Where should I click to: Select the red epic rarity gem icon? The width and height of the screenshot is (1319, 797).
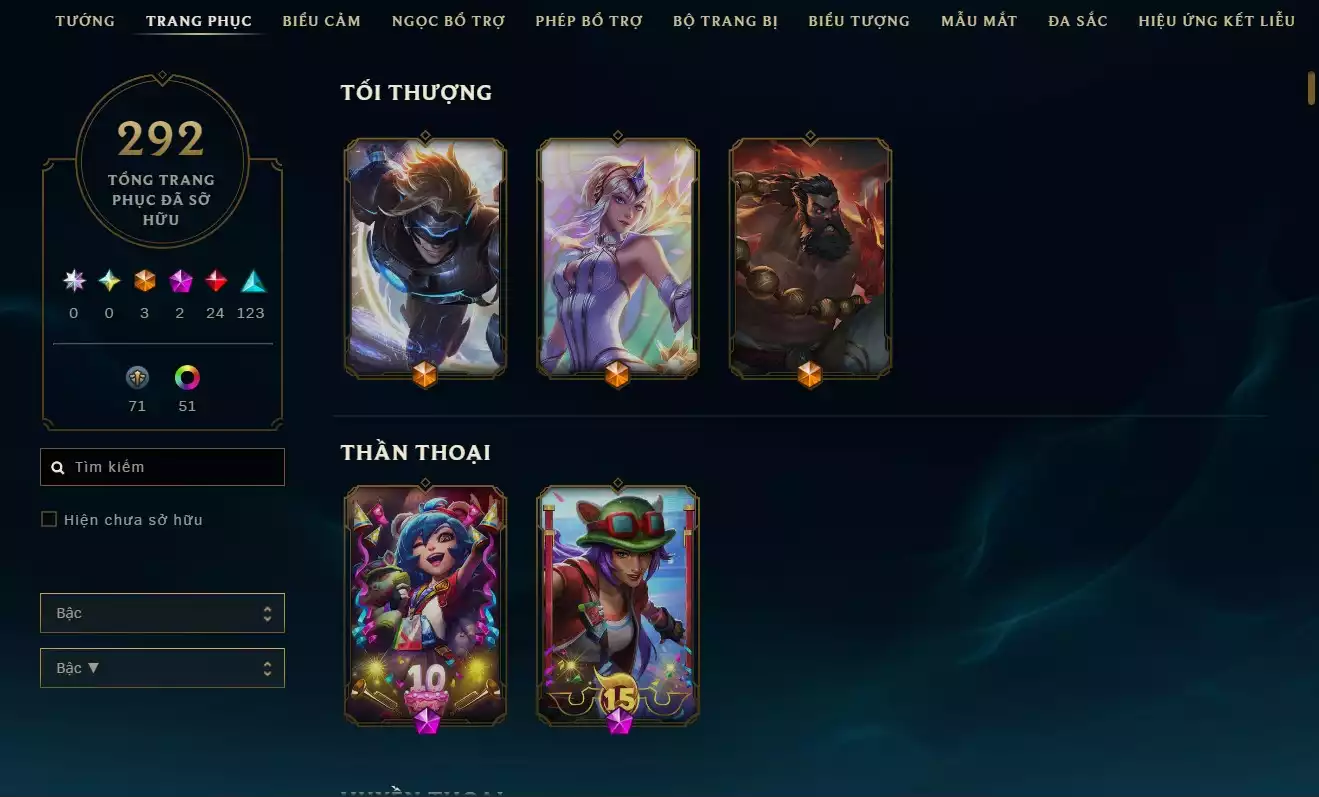pos(215,281)
